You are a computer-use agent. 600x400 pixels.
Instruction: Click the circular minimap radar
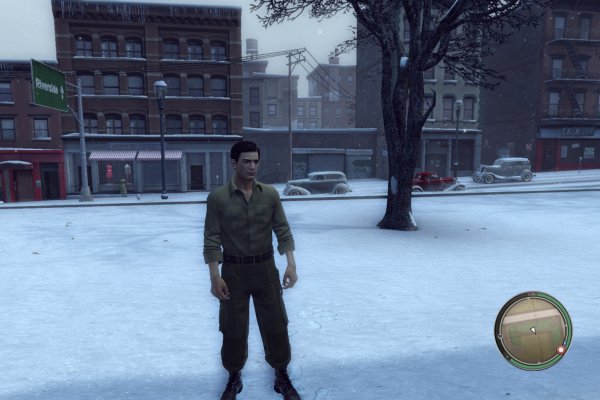(x=533, y=331)
